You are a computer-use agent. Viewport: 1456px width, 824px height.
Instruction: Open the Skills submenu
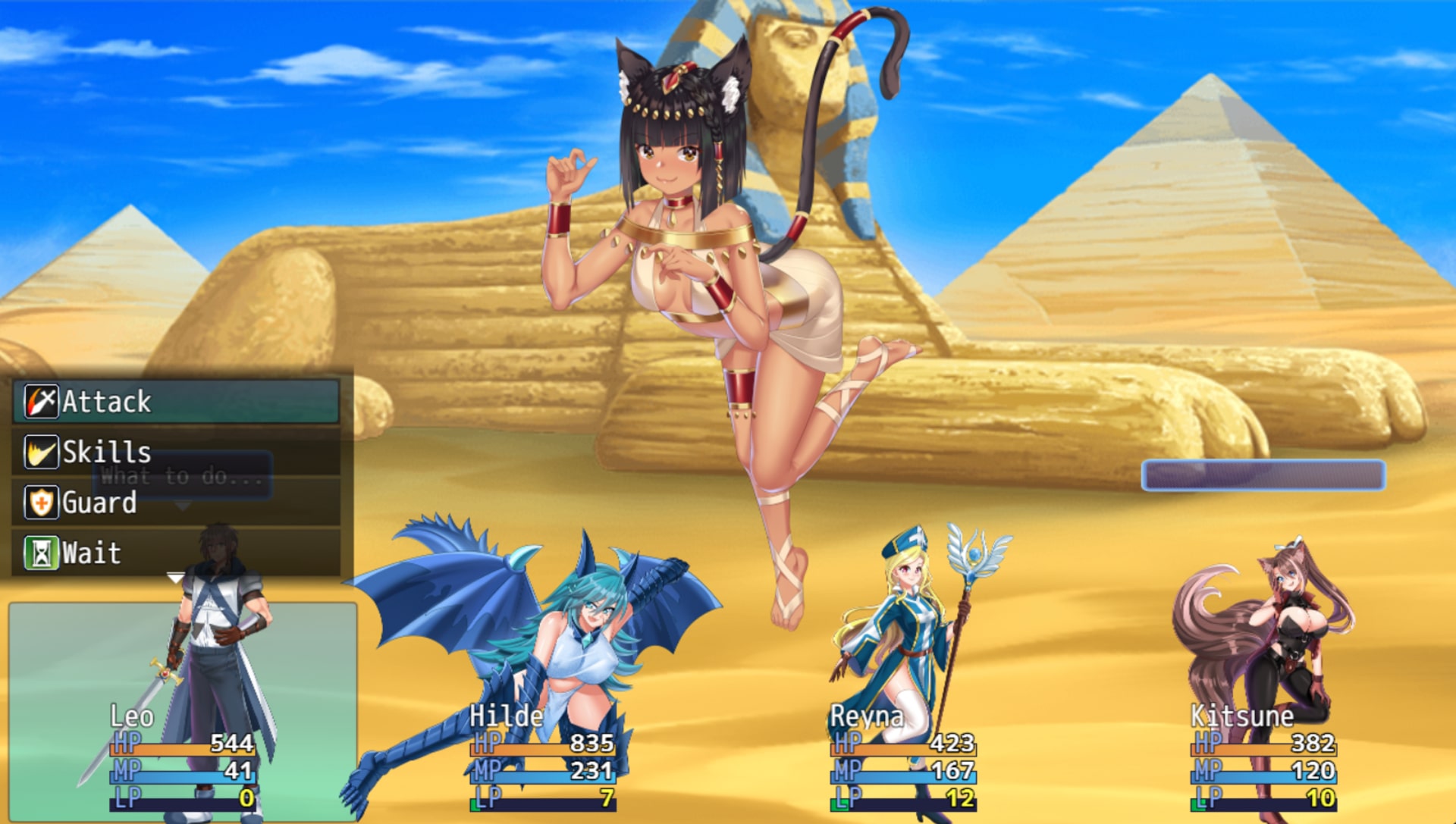pyautogui.click(x=106, y=452)
